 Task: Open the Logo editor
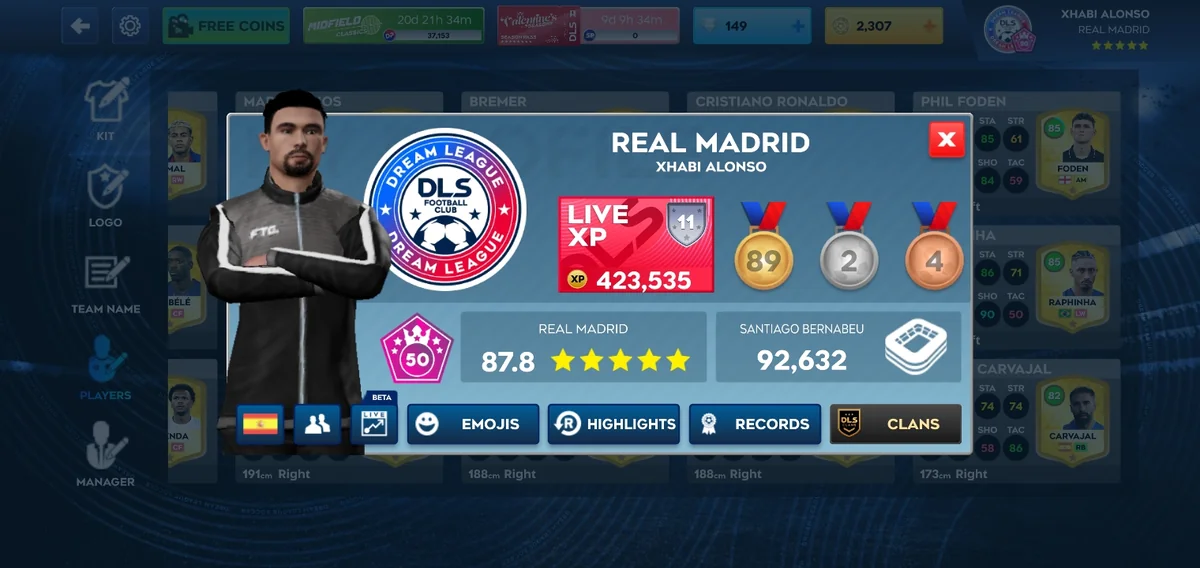105,197
